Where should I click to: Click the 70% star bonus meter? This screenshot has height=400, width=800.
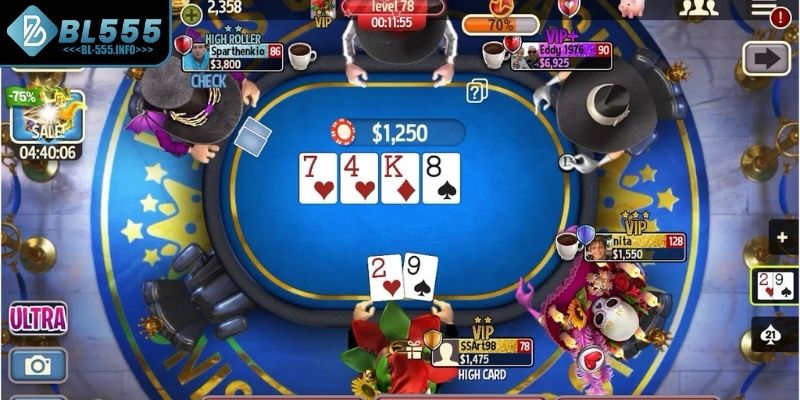tap(500, 20)
